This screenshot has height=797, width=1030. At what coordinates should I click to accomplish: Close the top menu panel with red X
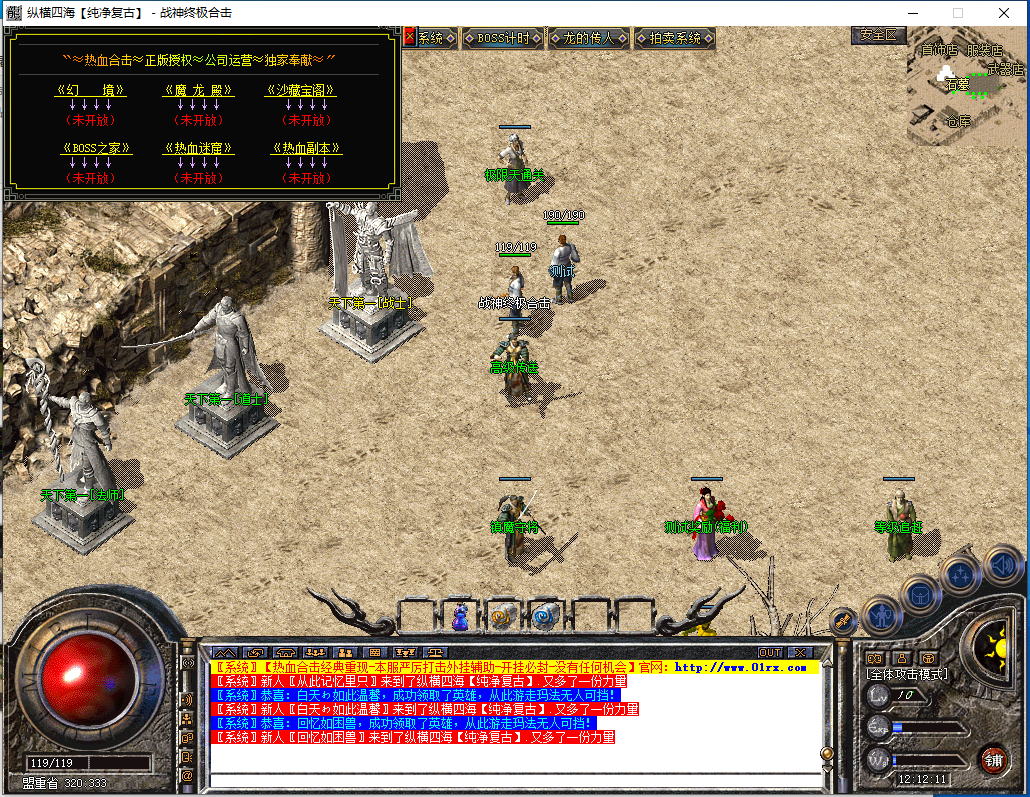tap(410, 38)
